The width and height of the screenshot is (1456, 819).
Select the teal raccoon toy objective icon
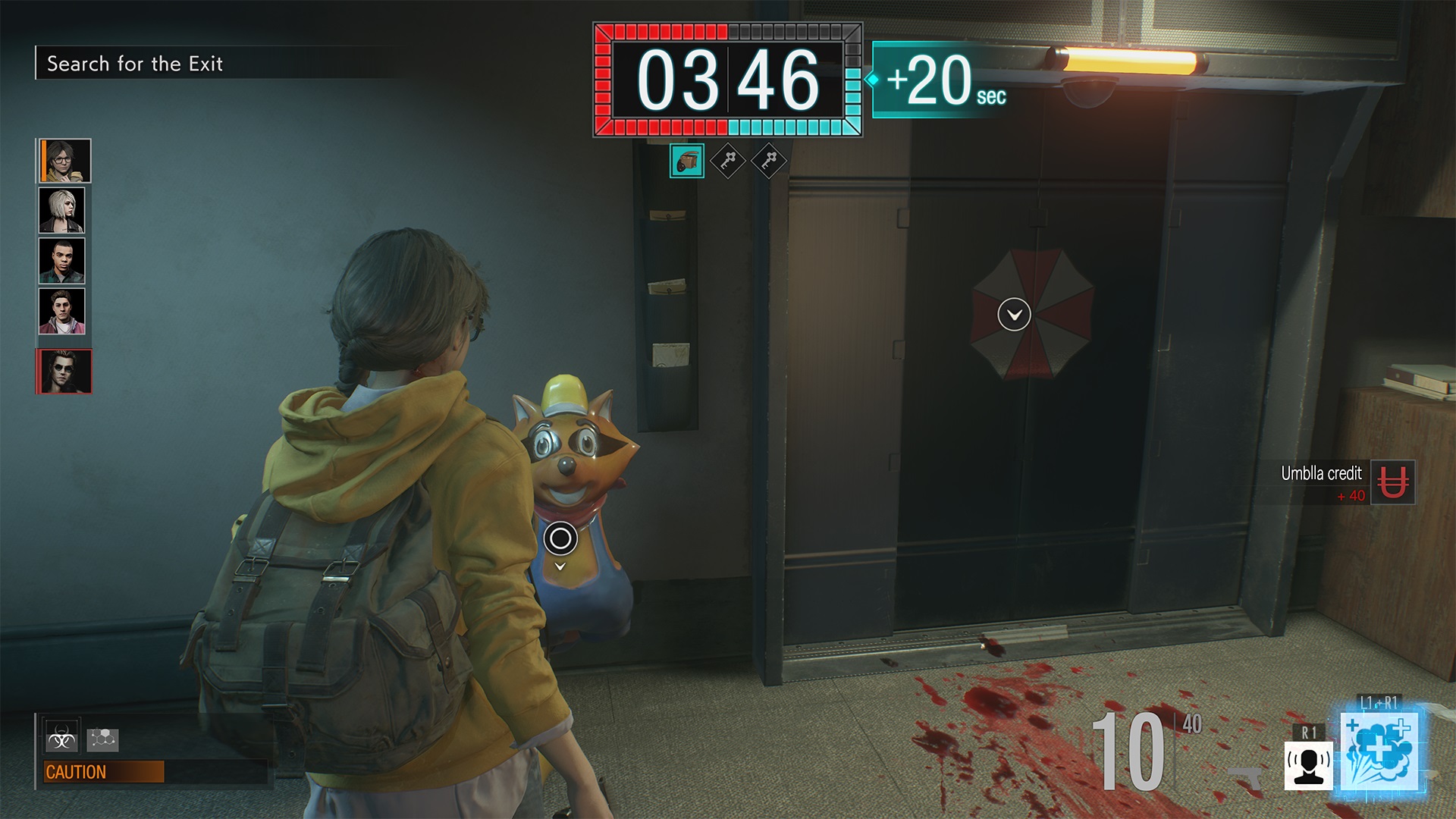tap(687, 161)
